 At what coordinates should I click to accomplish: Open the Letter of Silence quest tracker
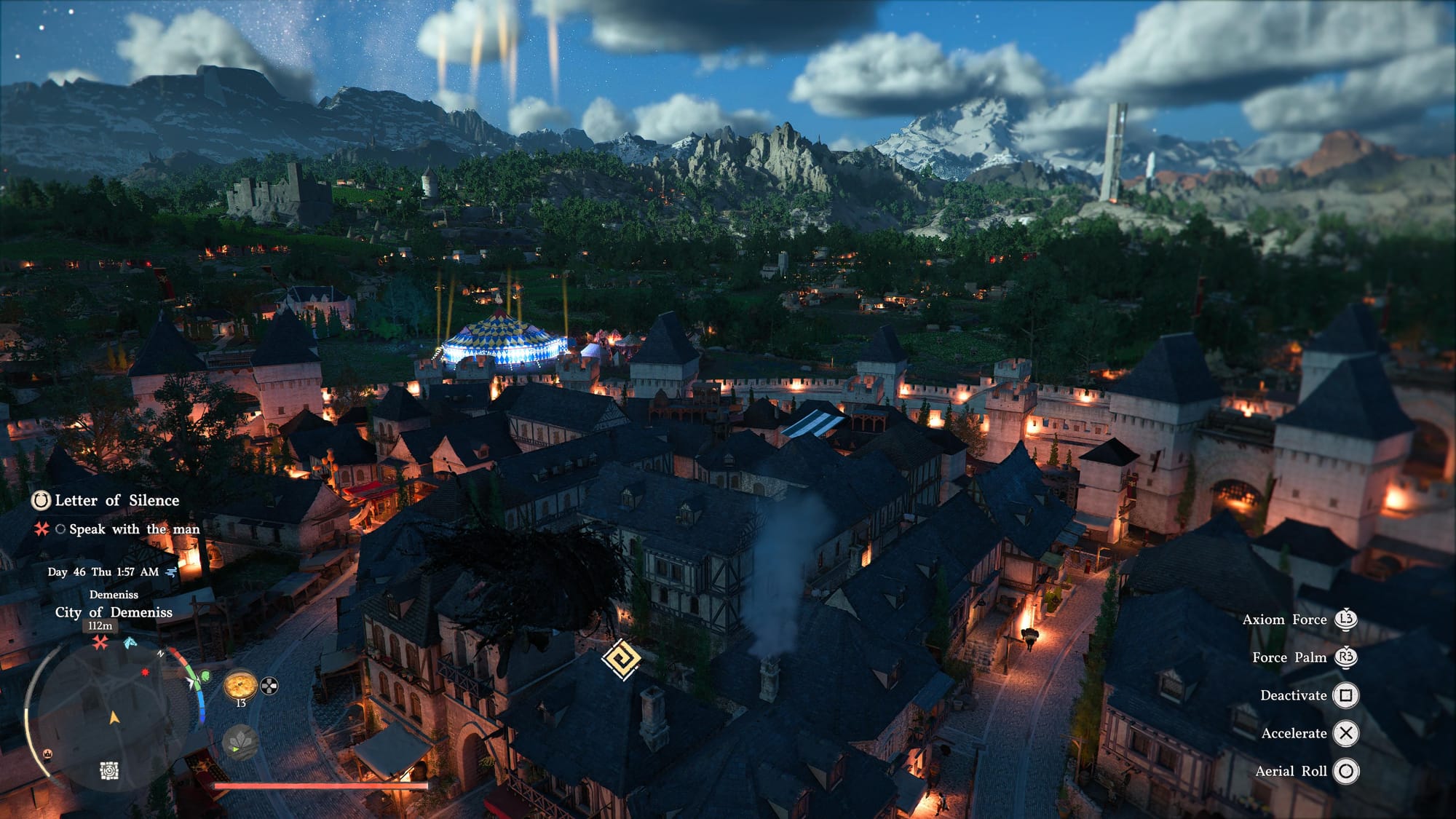116,500
